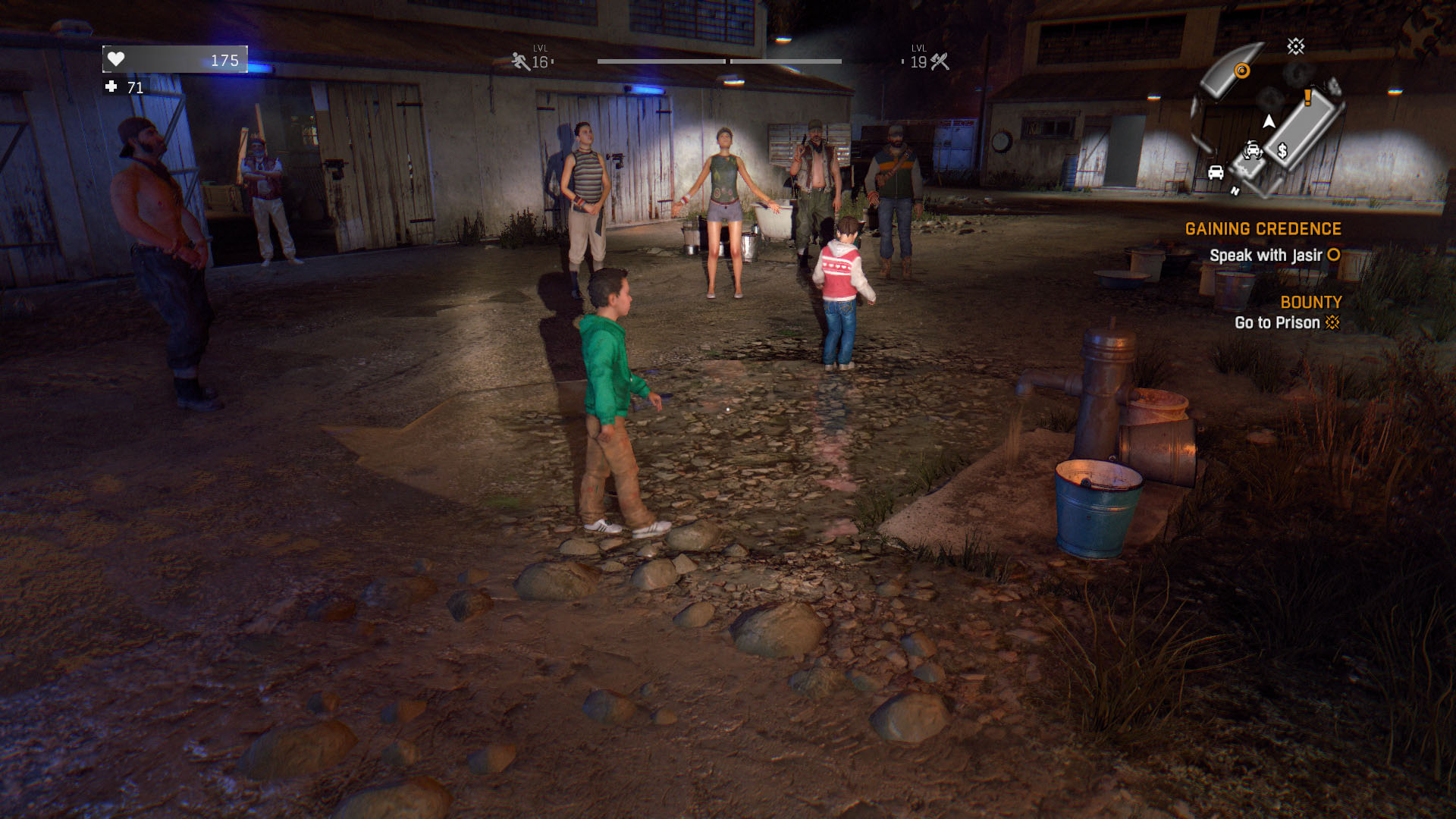
Task: Click the power level 19 crossed-tools icon
Action: click(x=940, y=61)
